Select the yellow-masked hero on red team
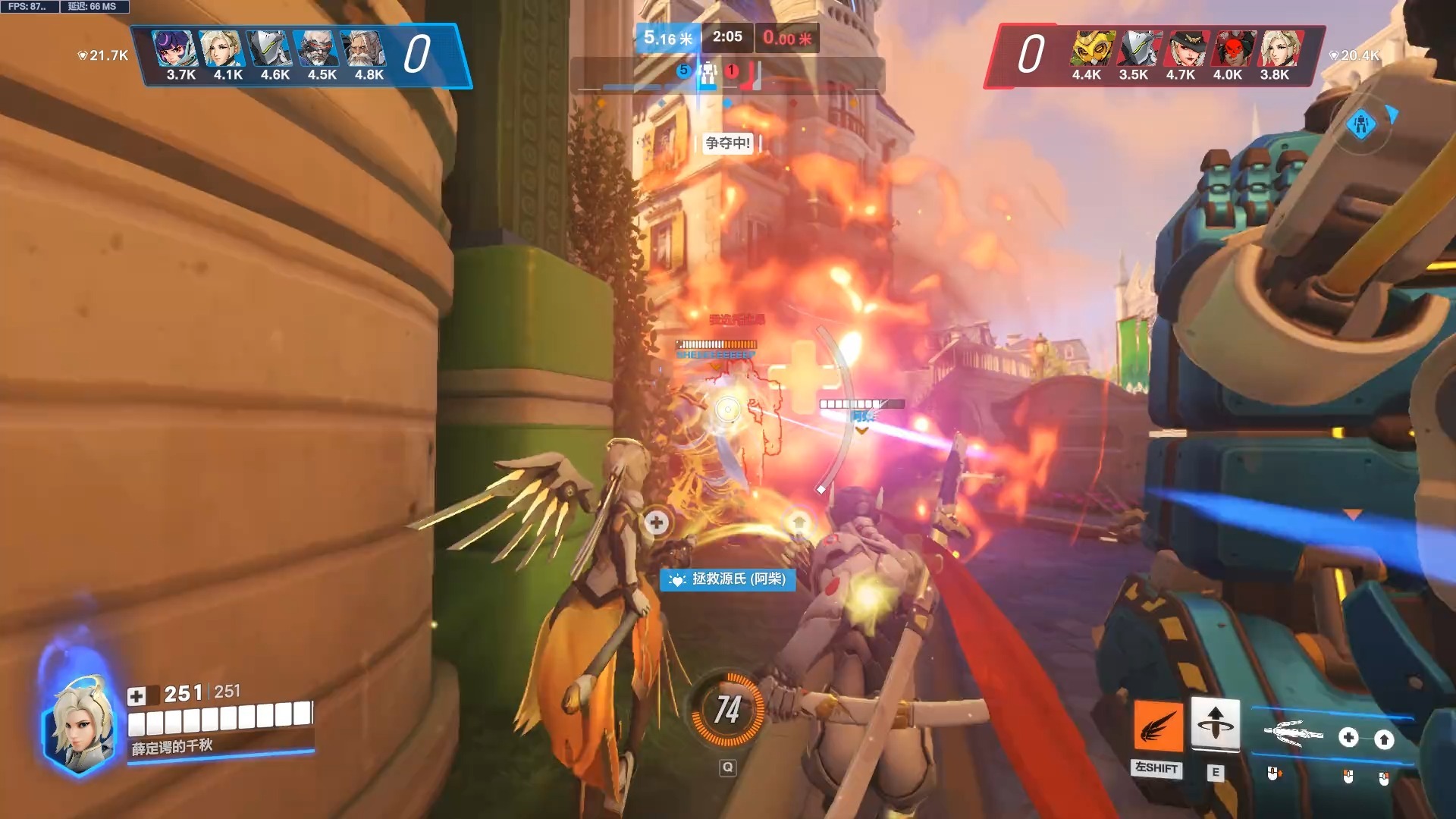Image resolution: width=1456 pixels, height=819 pixels. coord(1093,49)
